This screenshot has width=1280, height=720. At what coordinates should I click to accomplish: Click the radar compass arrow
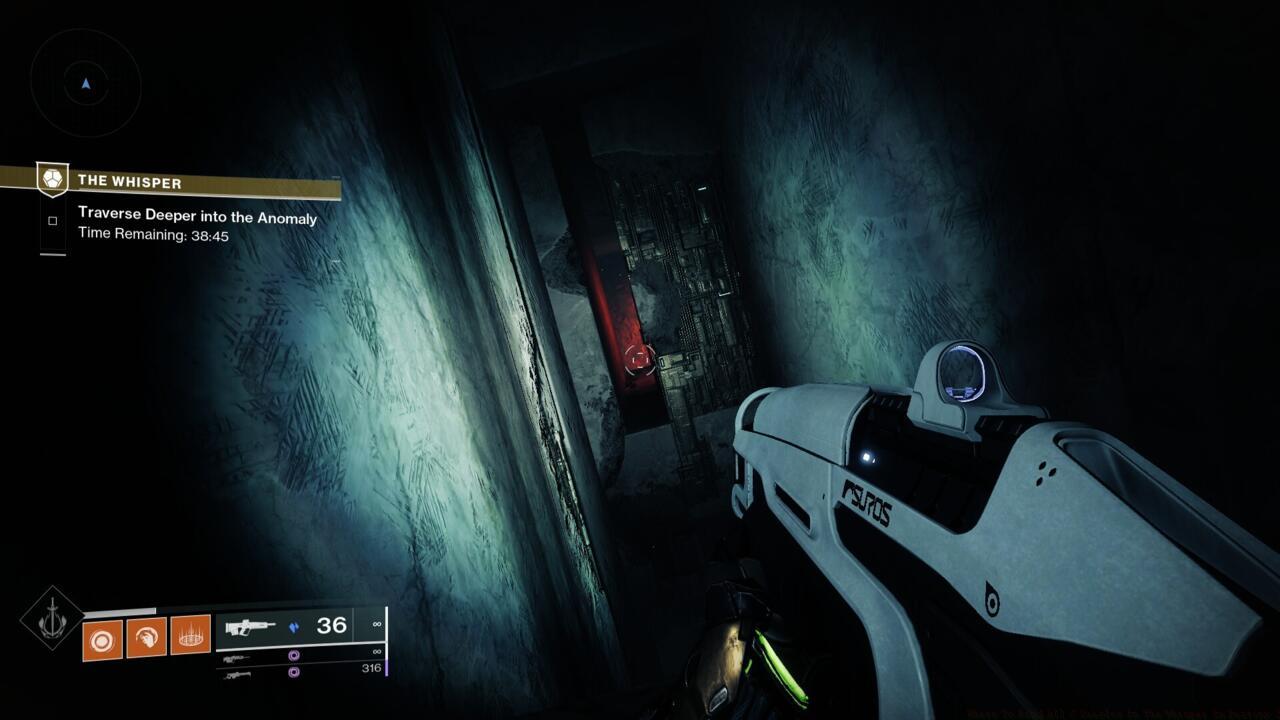85,85
